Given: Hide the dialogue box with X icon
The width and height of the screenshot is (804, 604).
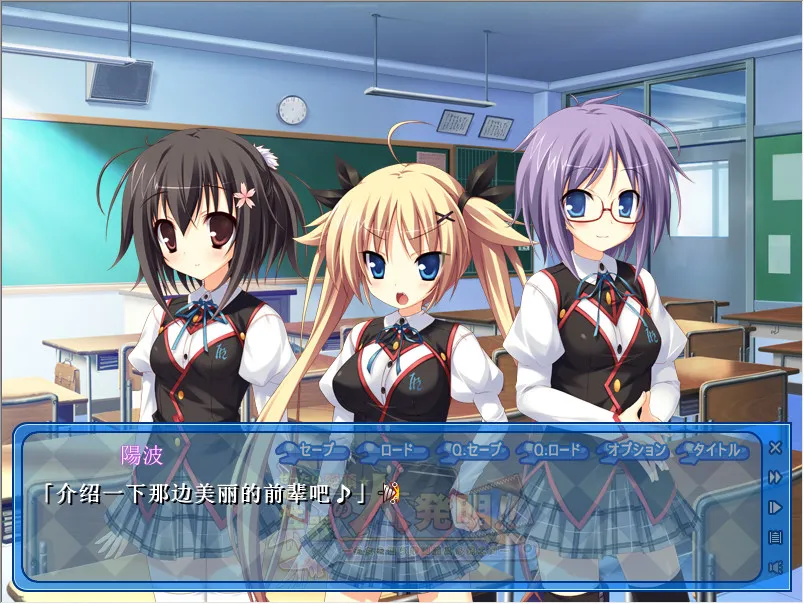Looking at the screenshot, I should pyautogui.click(x=775, y=447).
